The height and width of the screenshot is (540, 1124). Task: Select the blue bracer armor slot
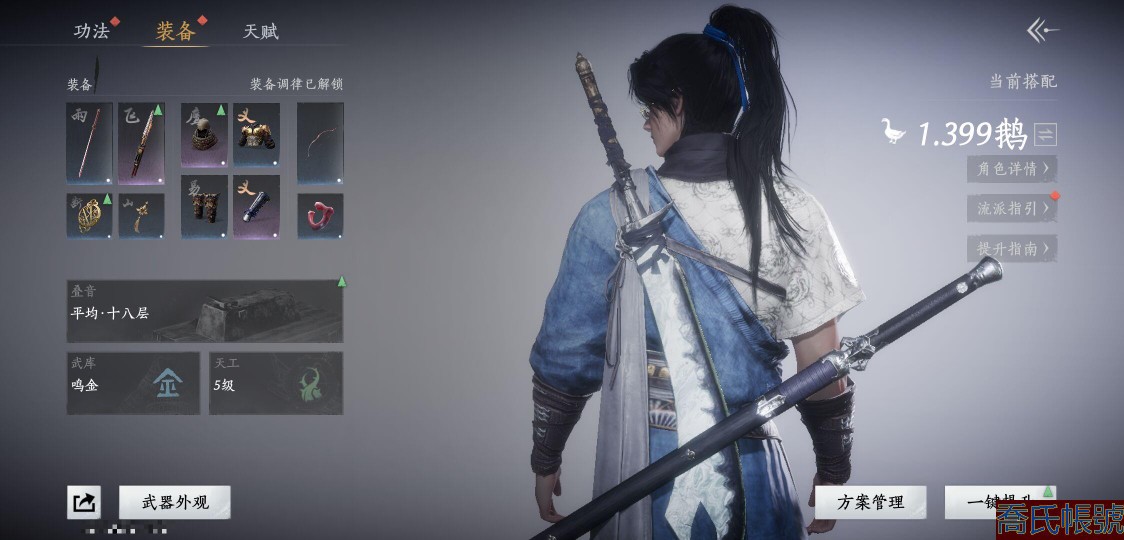point(256,207)
